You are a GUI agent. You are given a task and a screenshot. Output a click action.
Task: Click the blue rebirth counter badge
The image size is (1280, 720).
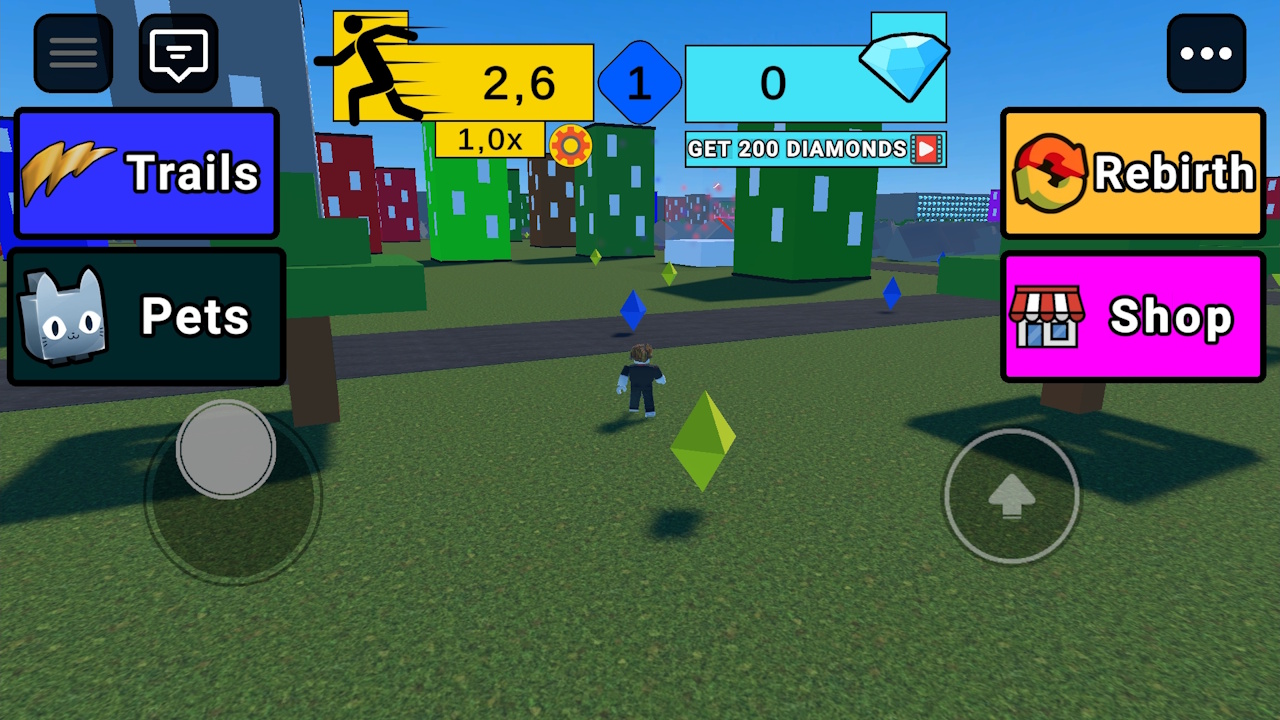[640, 83]
